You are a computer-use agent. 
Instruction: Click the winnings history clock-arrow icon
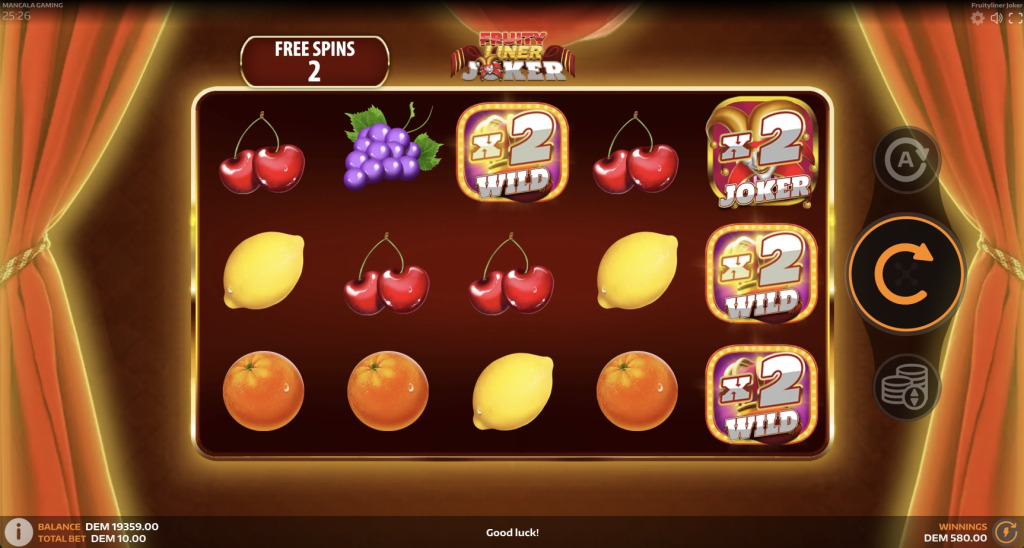coord(1006,532)
